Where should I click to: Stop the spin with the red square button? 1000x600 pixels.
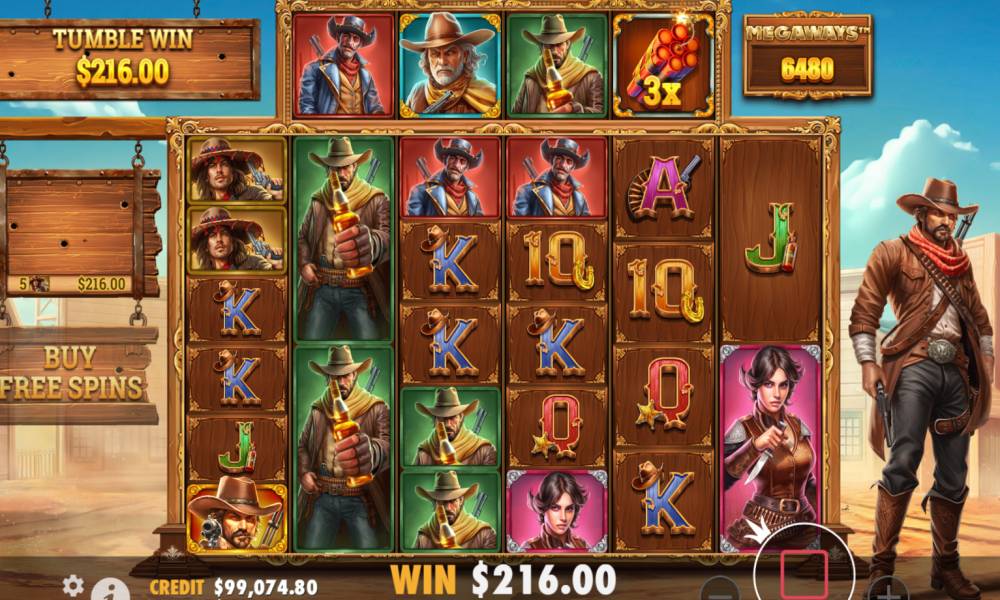[x=810, y=567]
